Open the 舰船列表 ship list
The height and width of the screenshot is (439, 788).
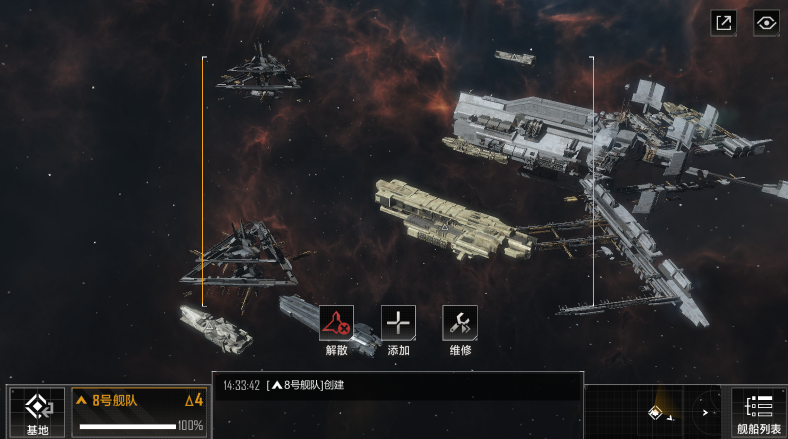click(759, 412)
